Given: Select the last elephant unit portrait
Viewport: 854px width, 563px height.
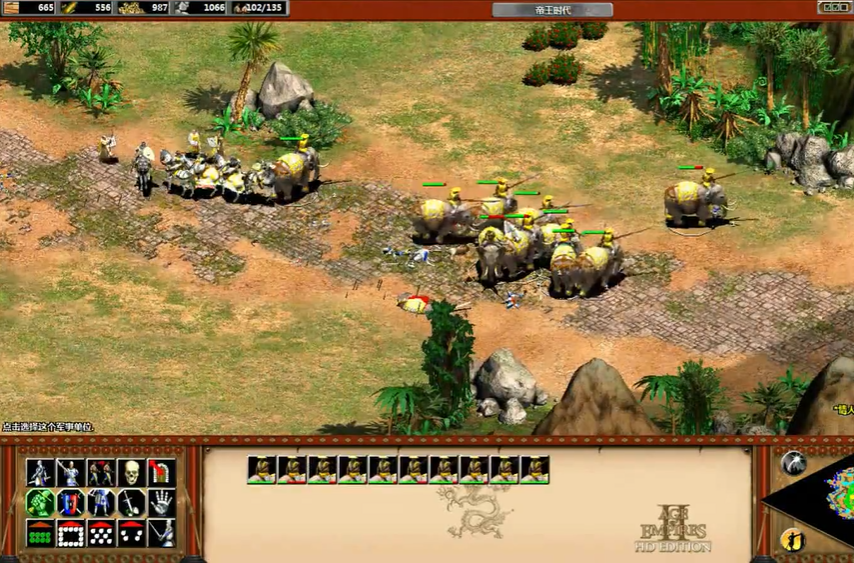Looking at the screenshot, I should point(535,470).
